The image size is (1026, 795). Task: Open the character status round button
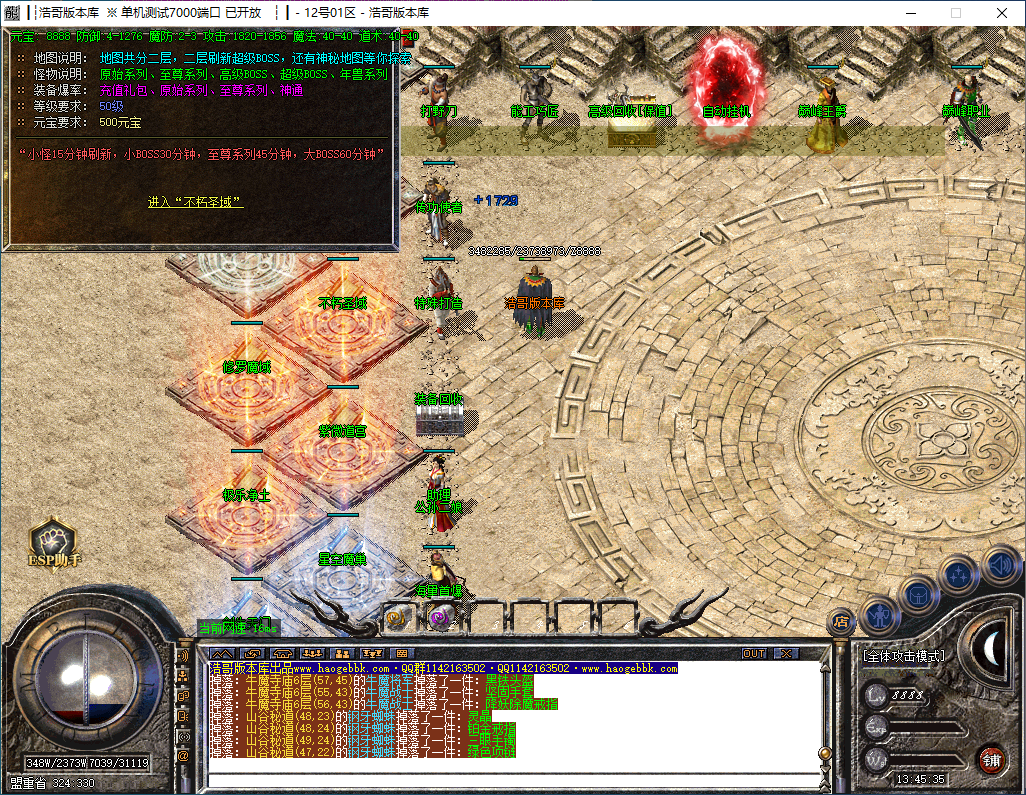[881, 615]
